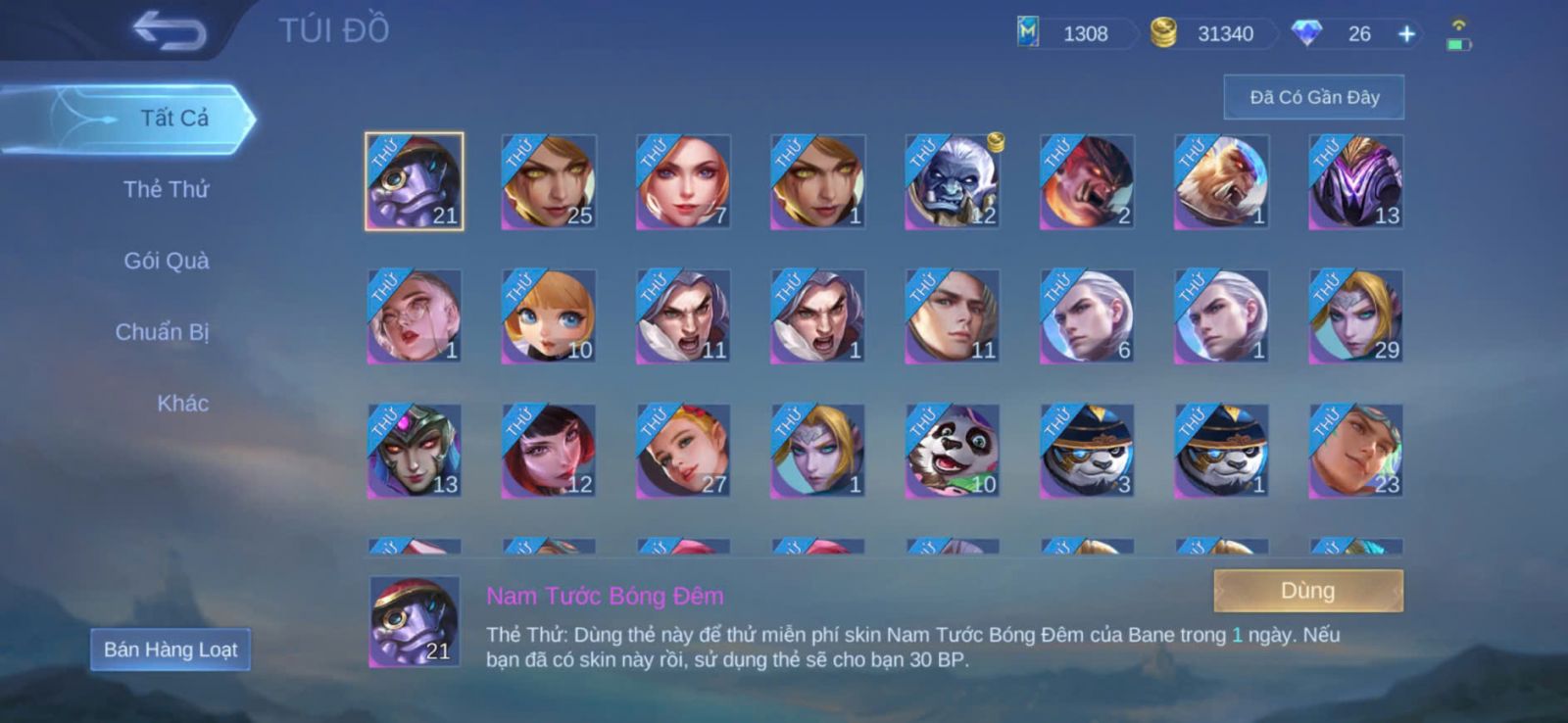Show the Khác category

pyautogui.click(x=182, y=404)
